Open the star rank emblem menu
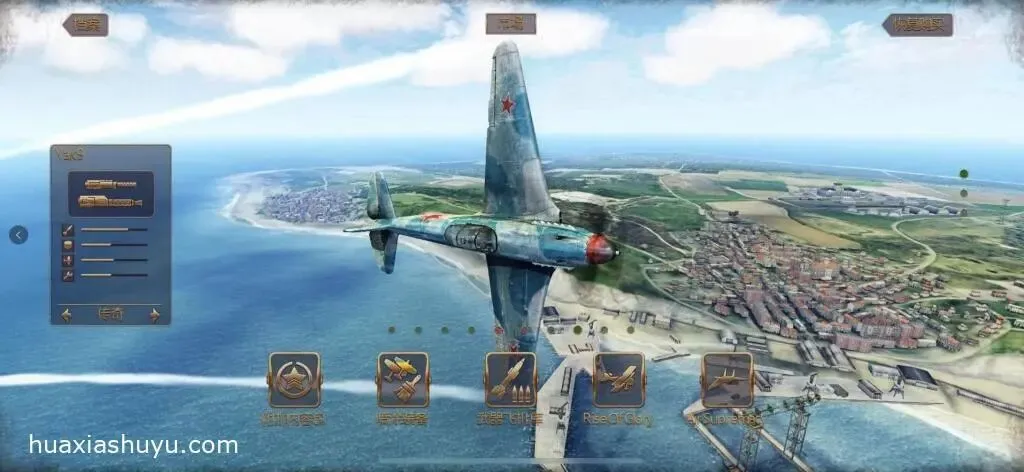This screenshot has height=472, width=1024. click(x=294, y=379)
